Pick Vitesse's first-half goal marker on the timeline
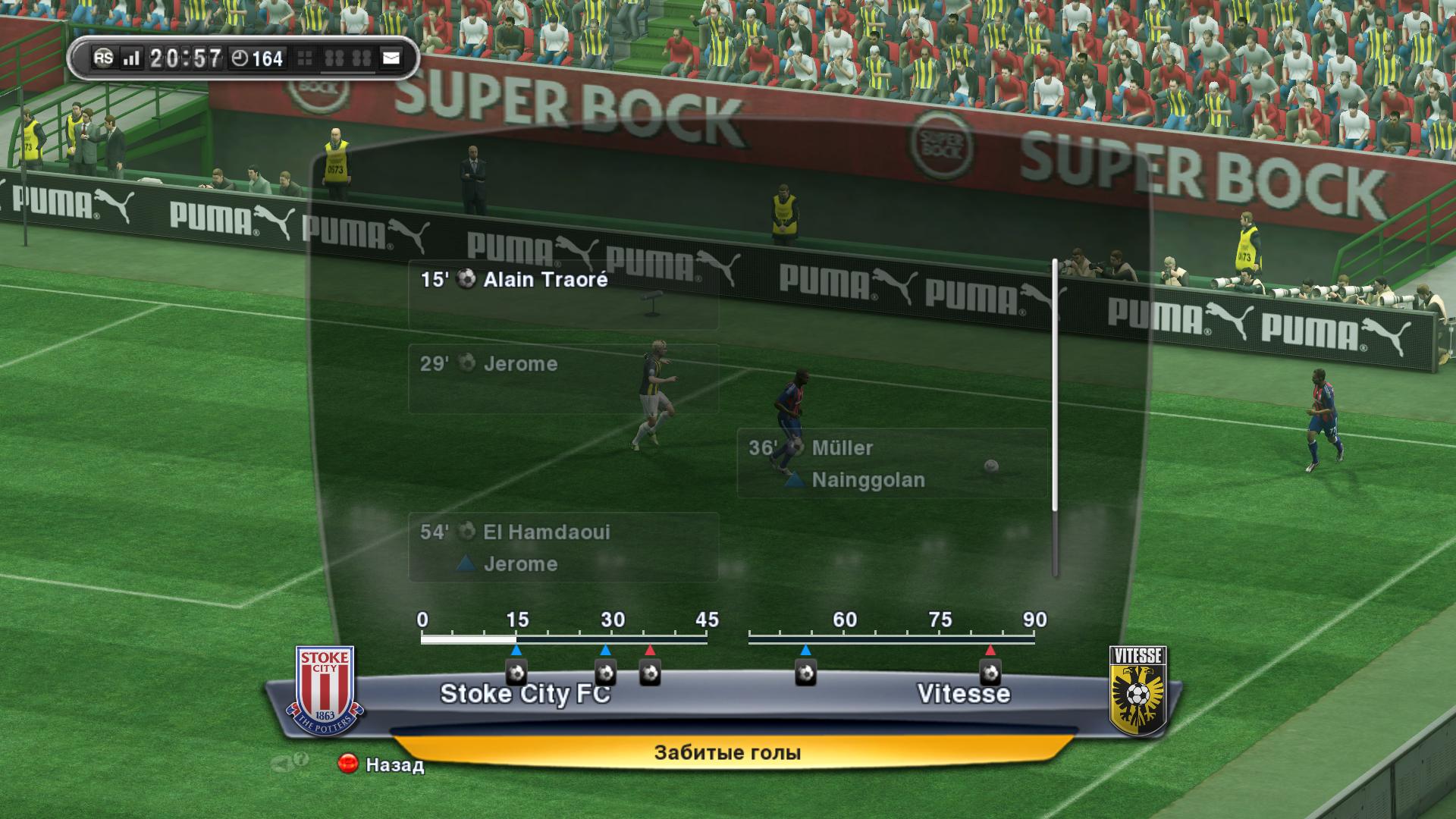 tap(650, 672)
